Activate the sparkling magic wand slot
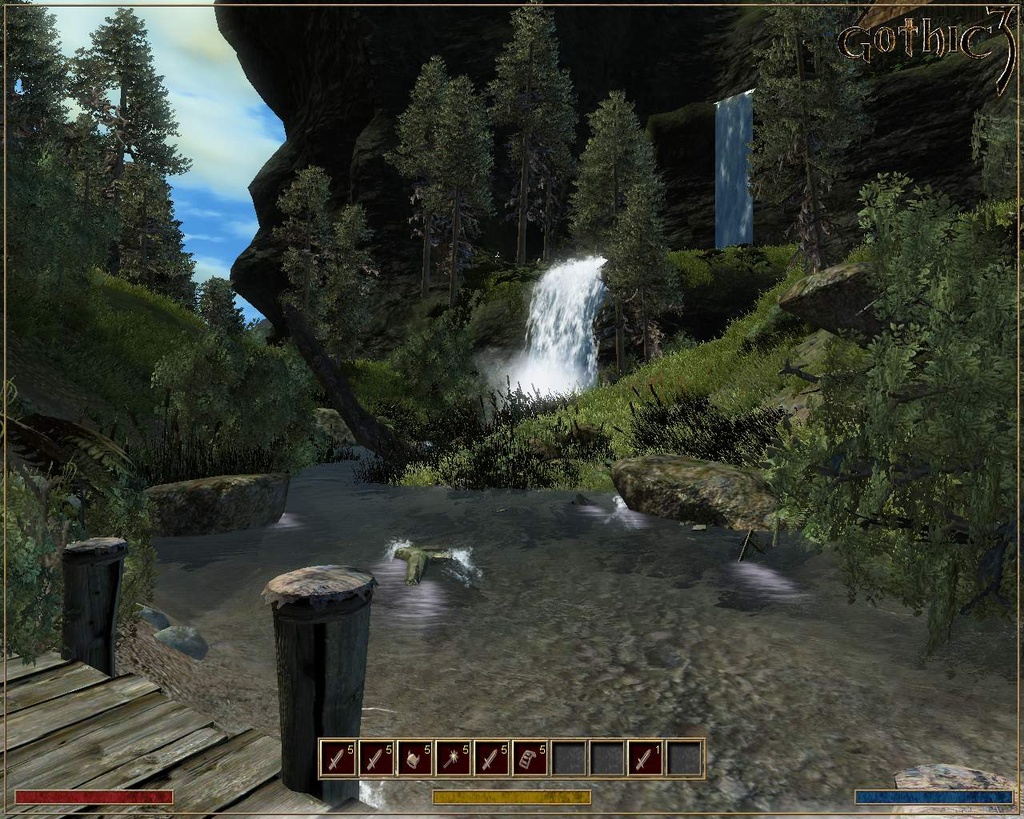Image resolution: width=1024 pixels, height=819 pixels. click(x=453, y=759)
